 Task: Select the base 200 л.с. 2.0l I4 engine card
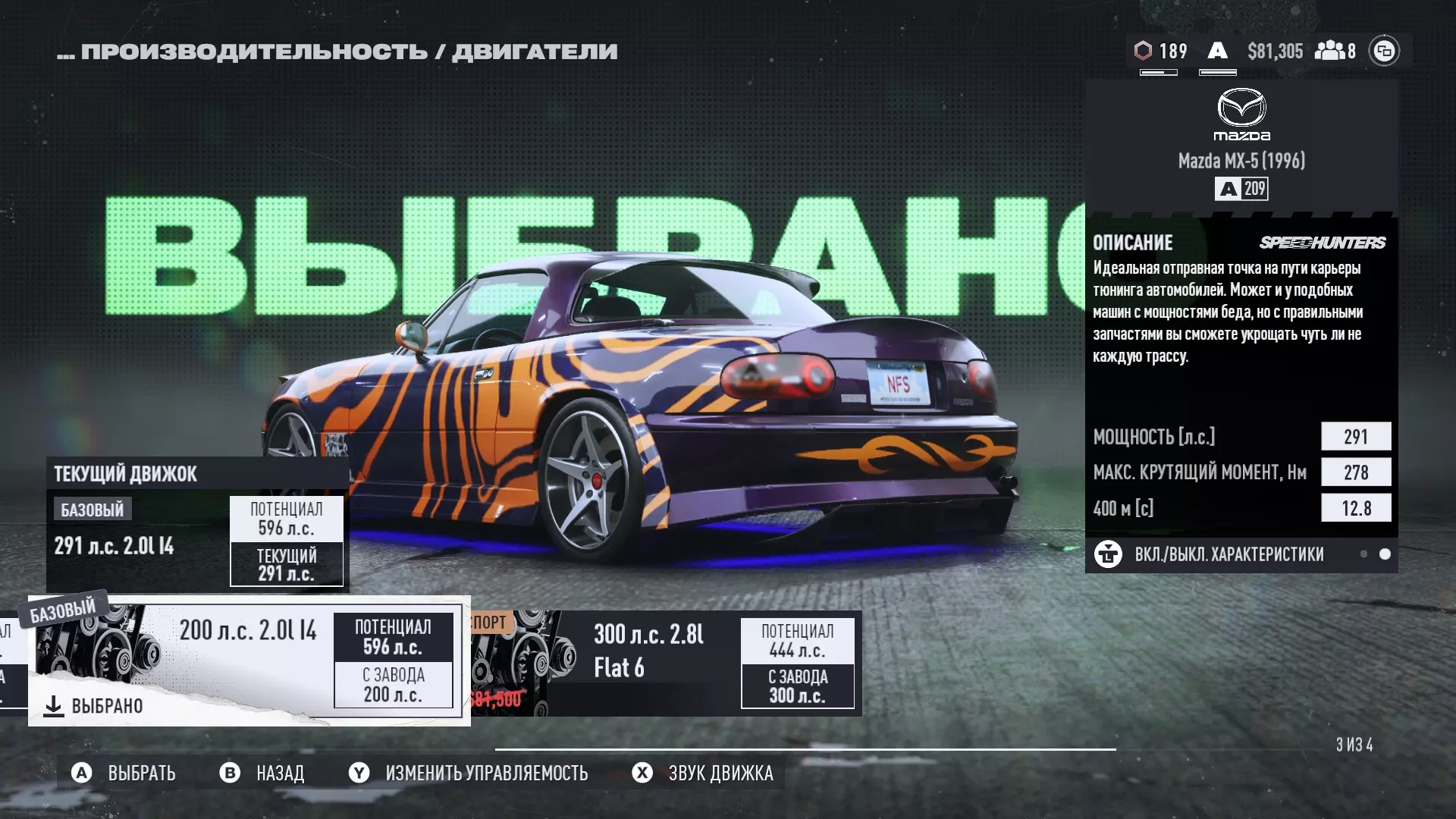pyautogui.click(x=249, y=660)
